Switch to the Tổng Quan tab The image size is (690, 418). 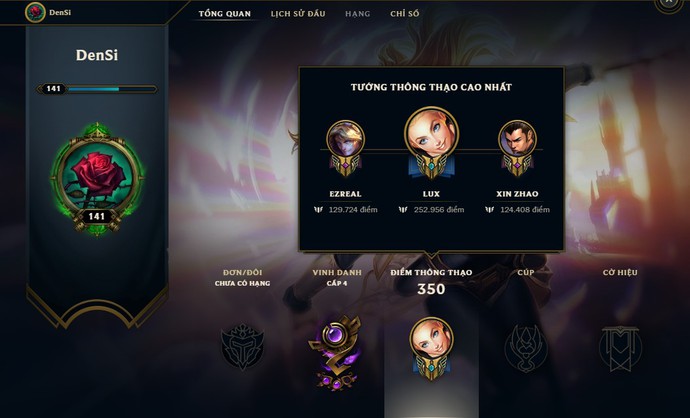click(224, 14)
